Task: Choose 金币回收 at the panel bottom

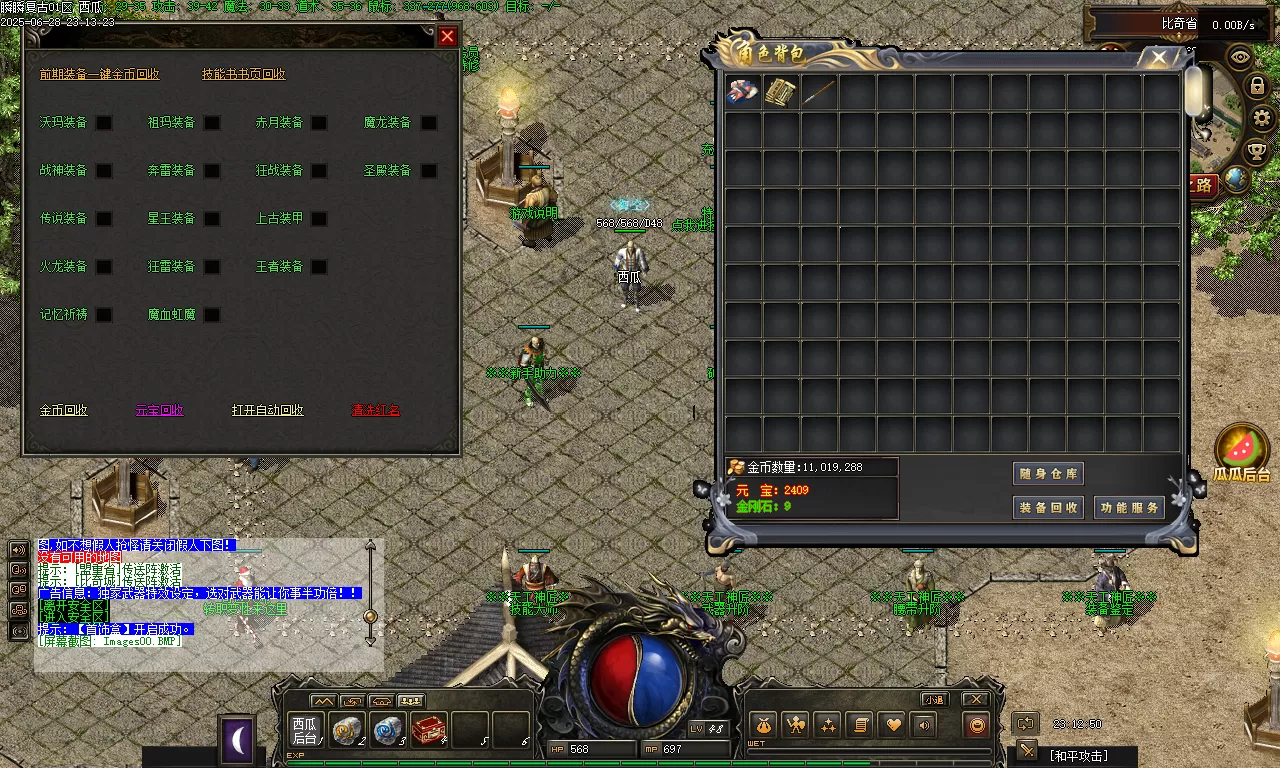Action: click(64, 410)
